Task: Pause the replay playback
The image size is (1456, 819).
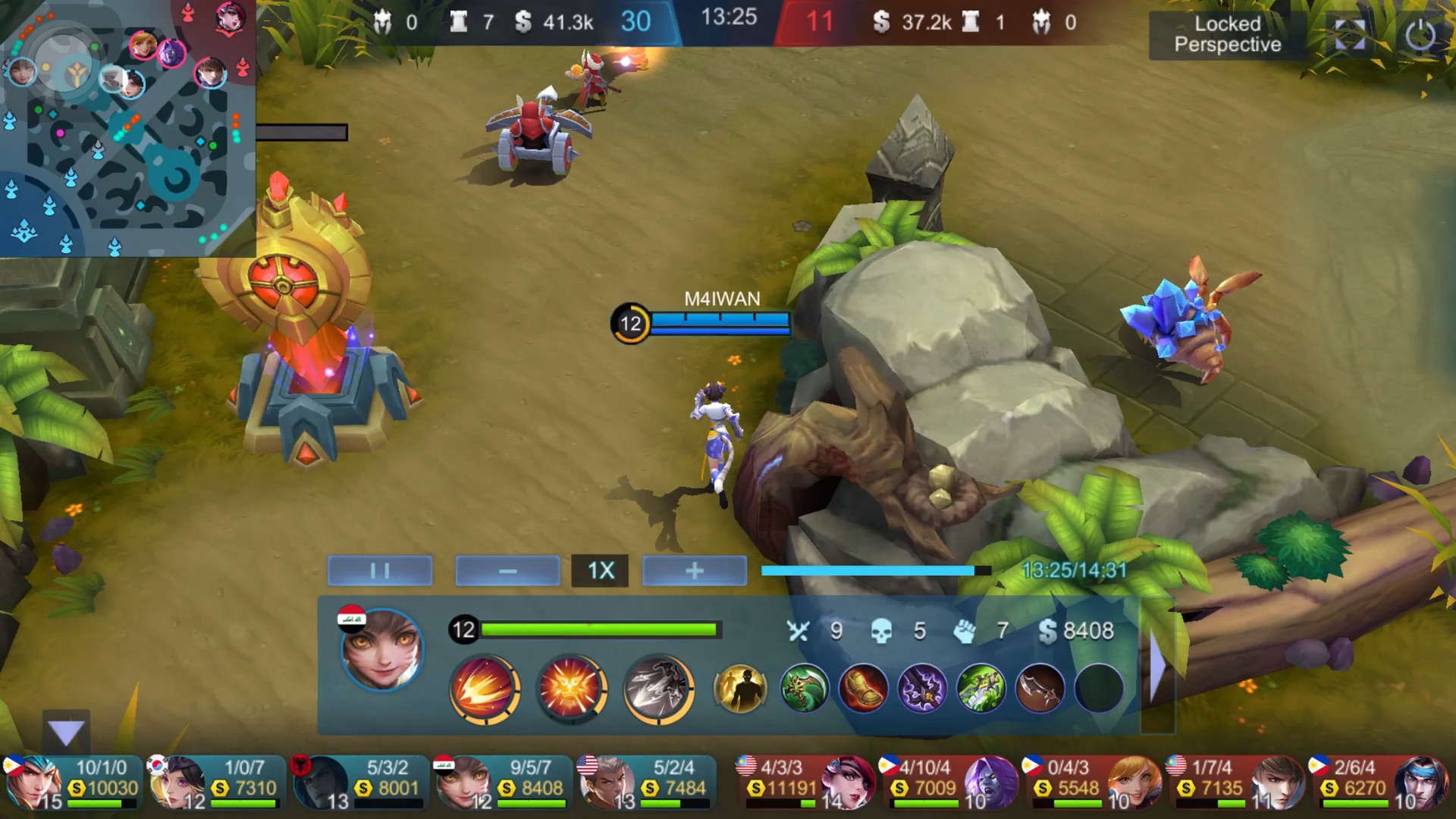Action: point(380,570)
